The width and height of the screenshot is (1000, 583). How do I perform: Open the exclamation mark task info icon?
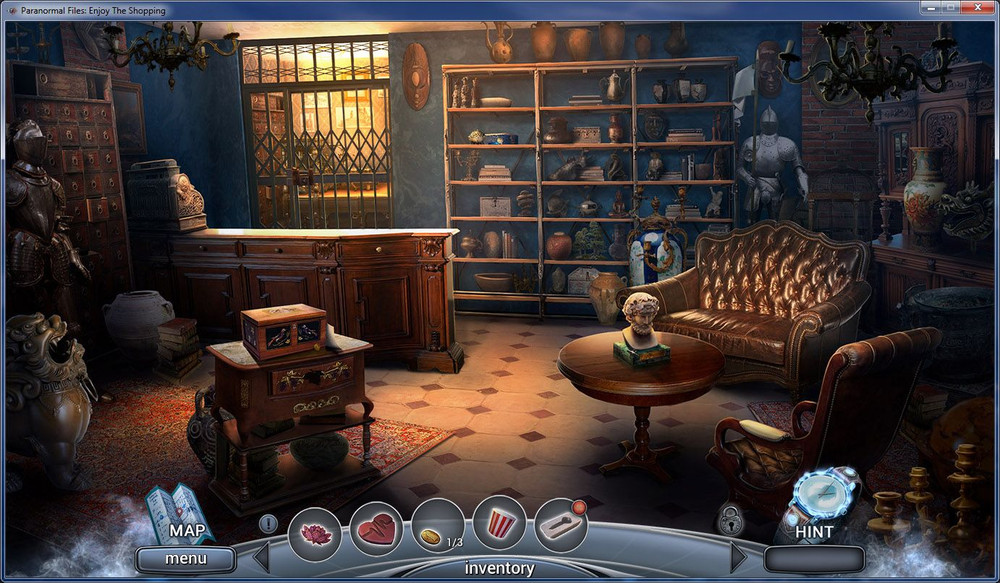[268, 522]
